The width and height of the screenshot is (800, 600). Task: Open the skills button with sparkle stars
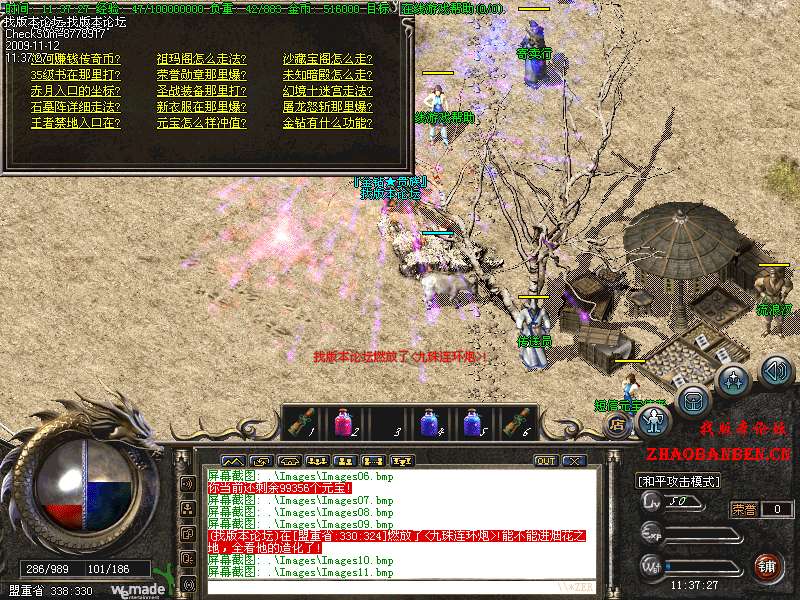pyautogui.click(x=735, y=380)
